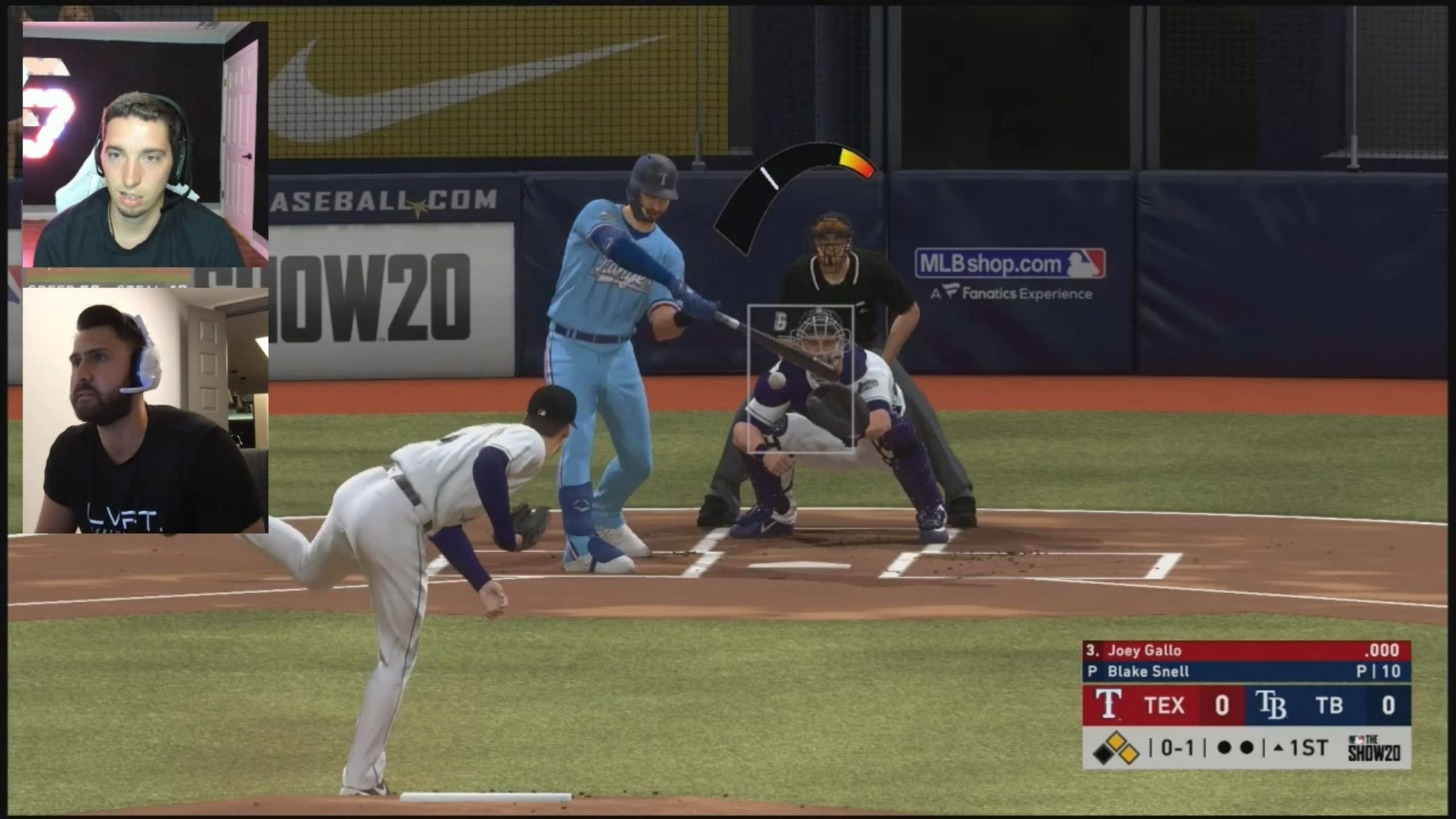The image size is (1456, 819).
Task: Click the Tampa Bay Rays logo in scorebug
Action: tap(1271, 705)
